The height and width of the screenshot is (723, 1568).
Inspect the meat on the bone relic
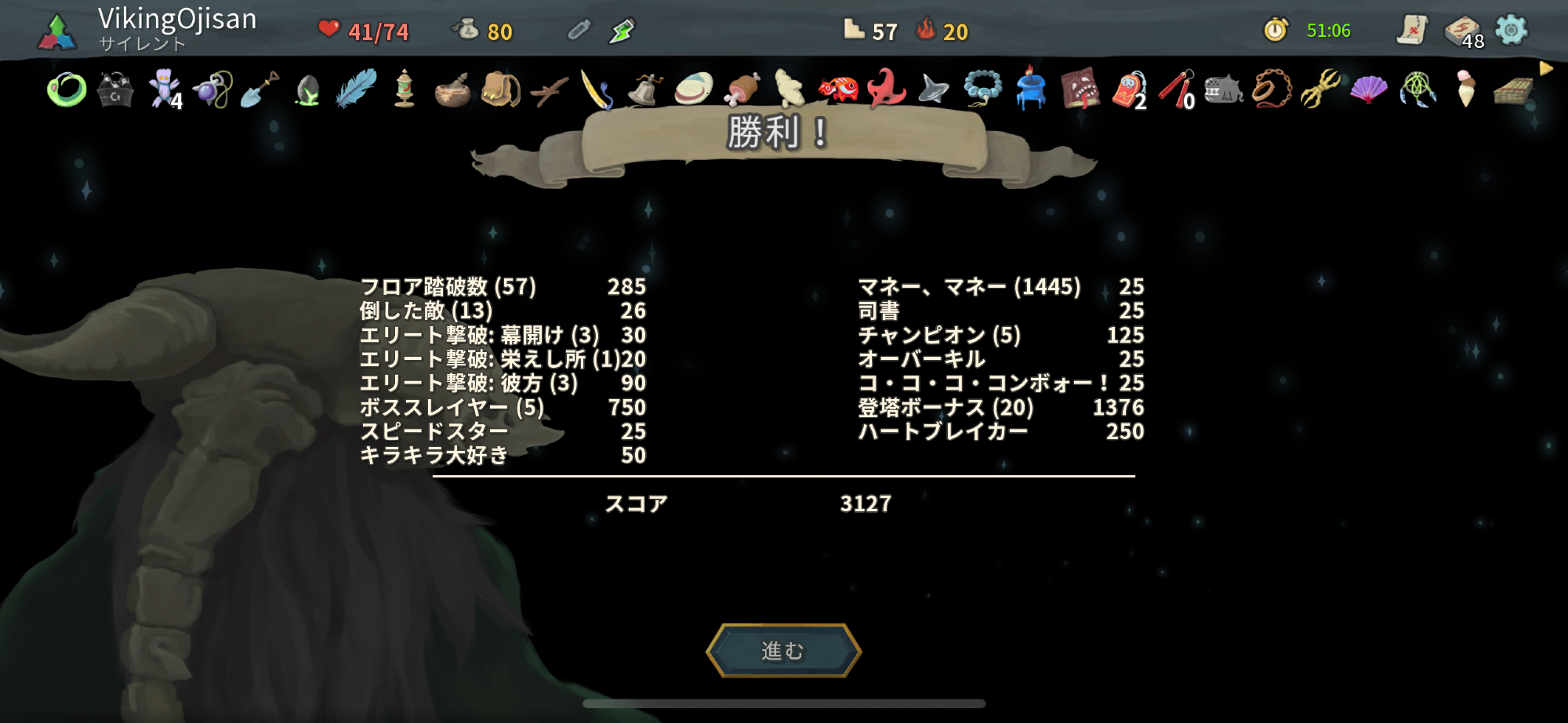[x=742, y=89]
